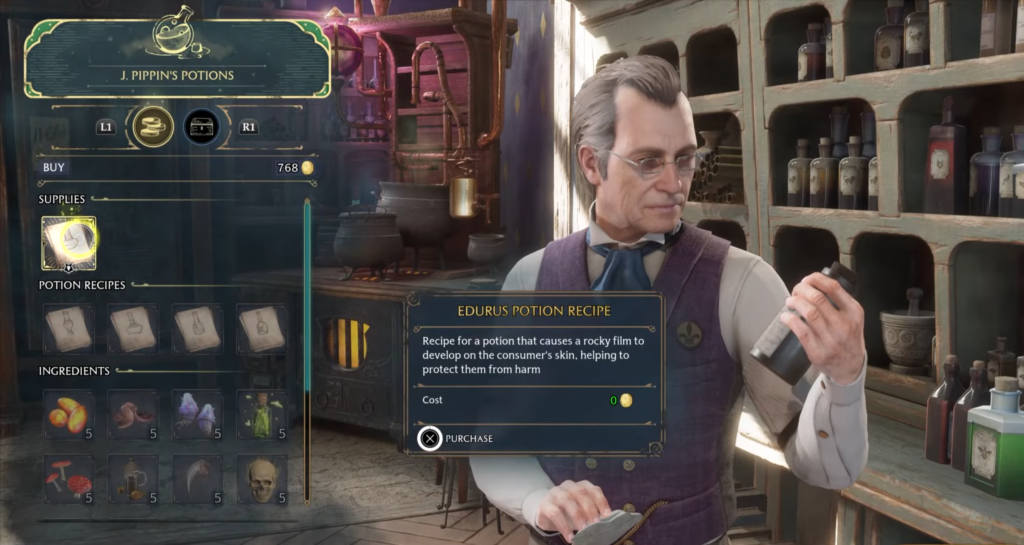Select the green bottle ingredient
Viewport: 1024px width, 545px height.
coord(262,414)
